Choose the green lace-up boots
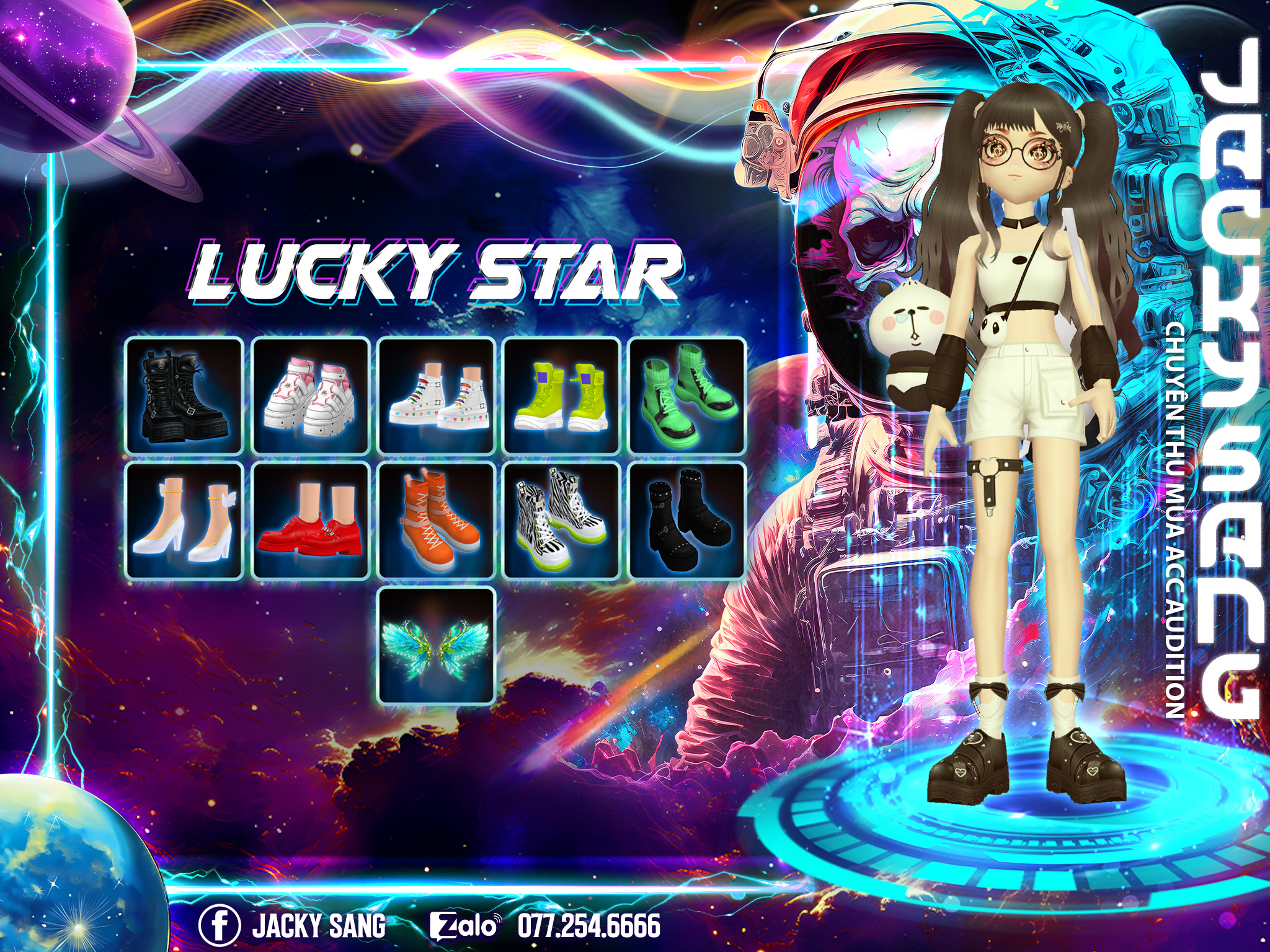This screenshot has width=1270, height=952. pyautogui.click(x=687, y=396)
